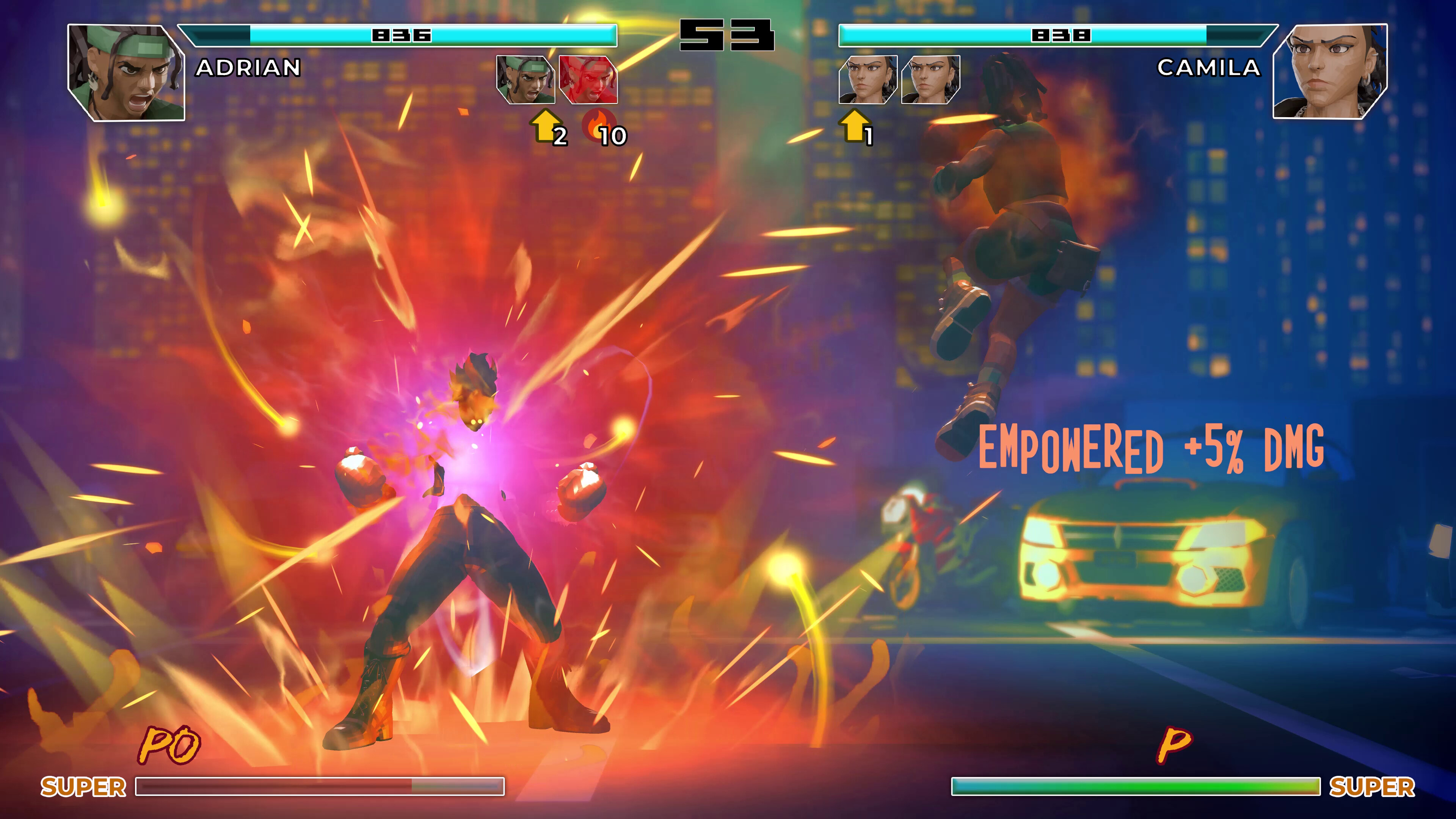Select the ADRIAN name label
Image resolution: width=1456 pixels, height=819 pixels.
(246, 69)
